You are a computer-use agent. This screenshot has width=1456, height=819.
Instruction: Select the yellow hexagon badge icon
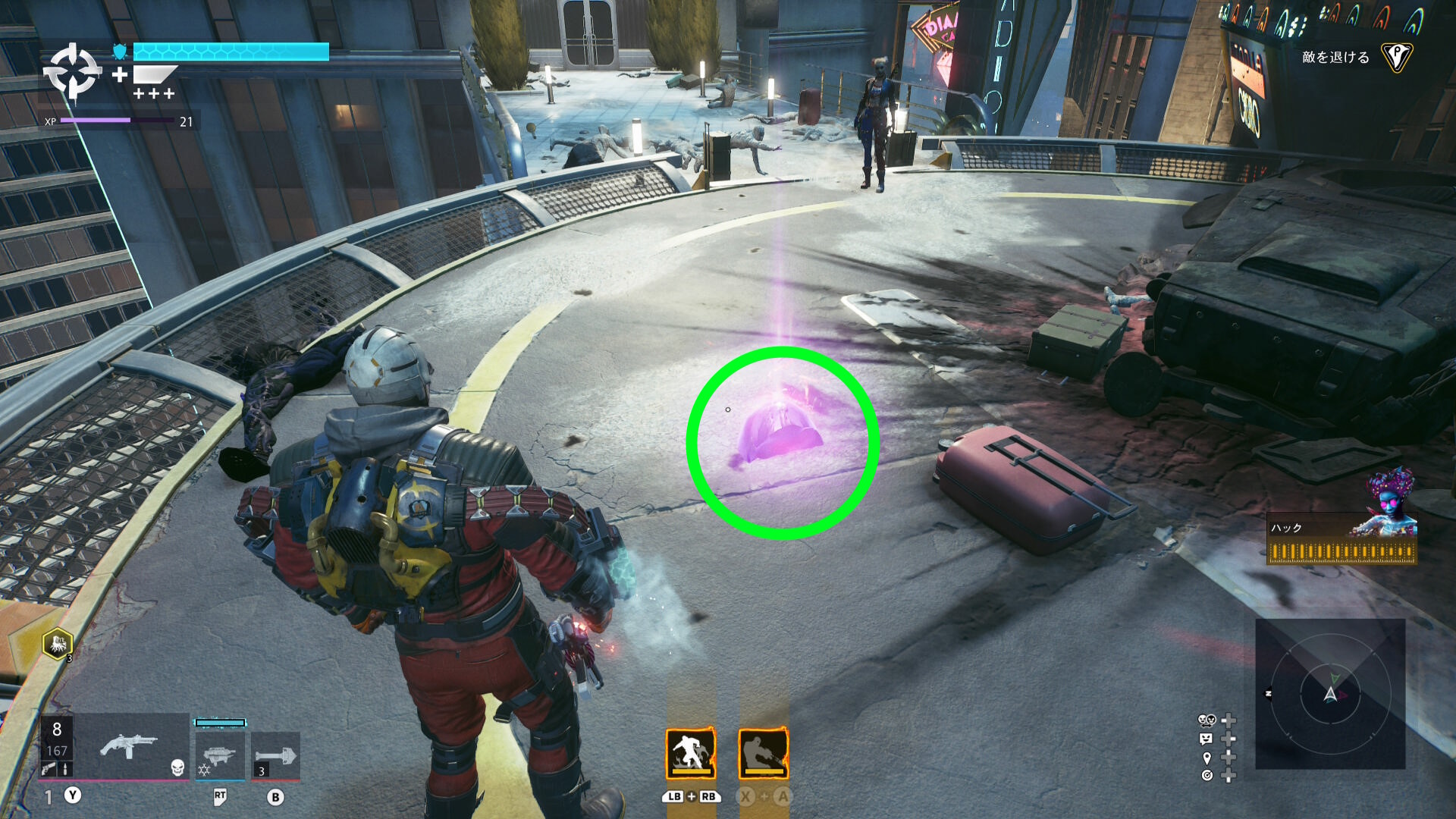tap(58, 645)
